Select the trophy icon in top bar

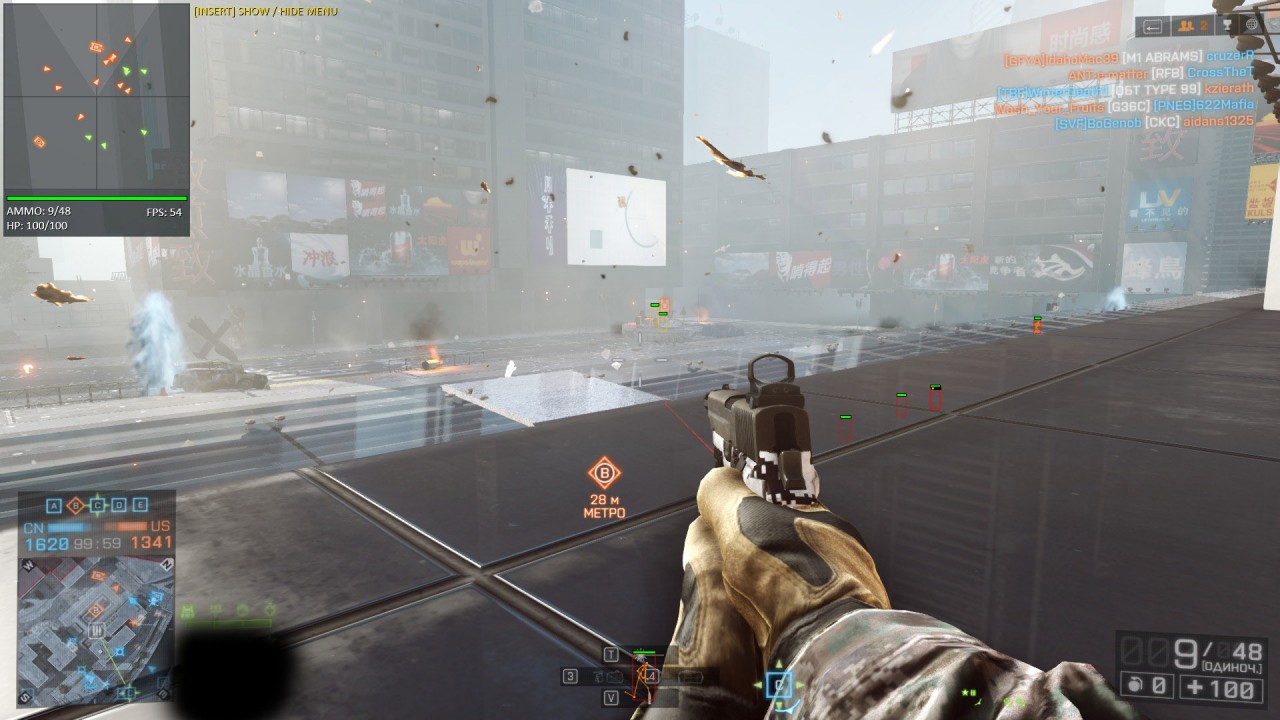1226,26
